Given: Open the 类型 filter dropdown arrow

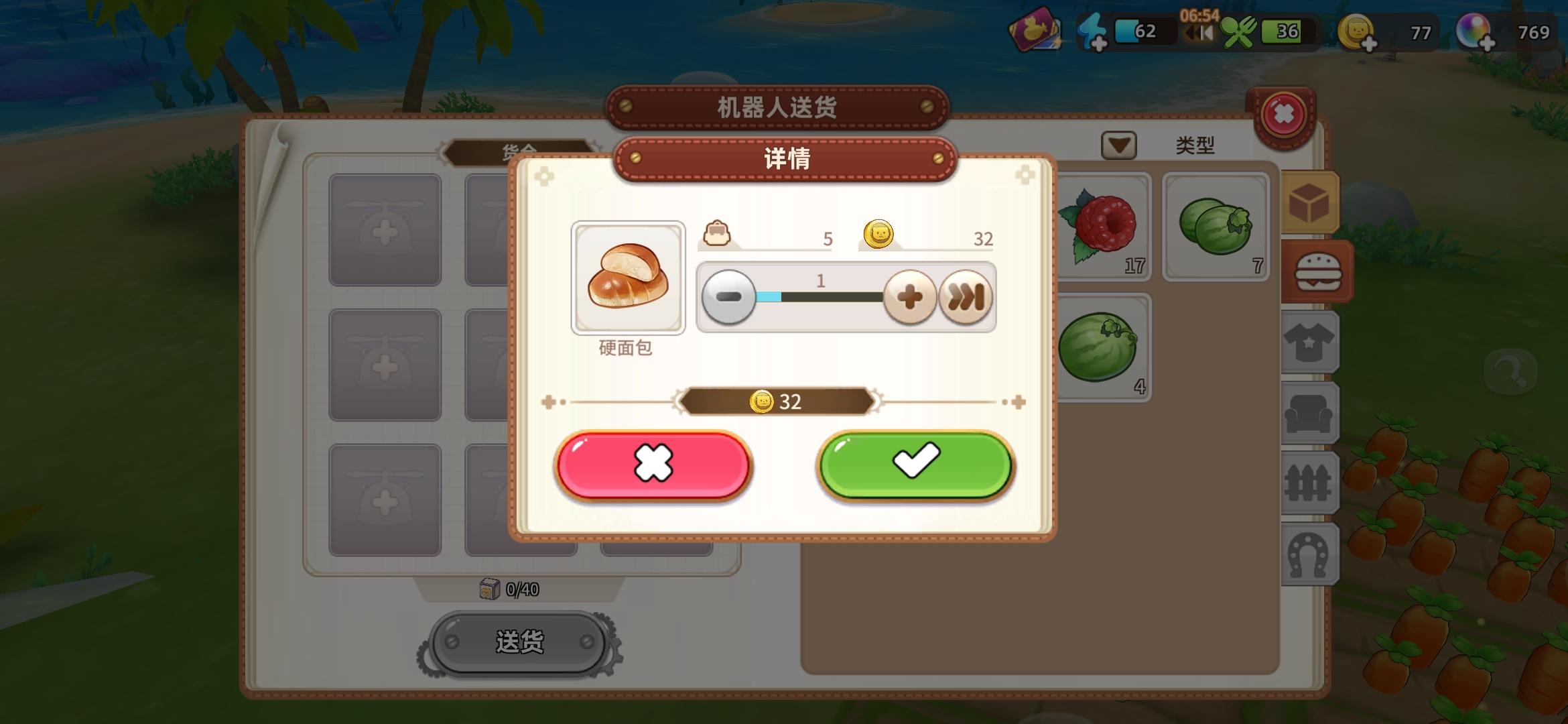Looking at the screenshot, I should pos(1119,145).
